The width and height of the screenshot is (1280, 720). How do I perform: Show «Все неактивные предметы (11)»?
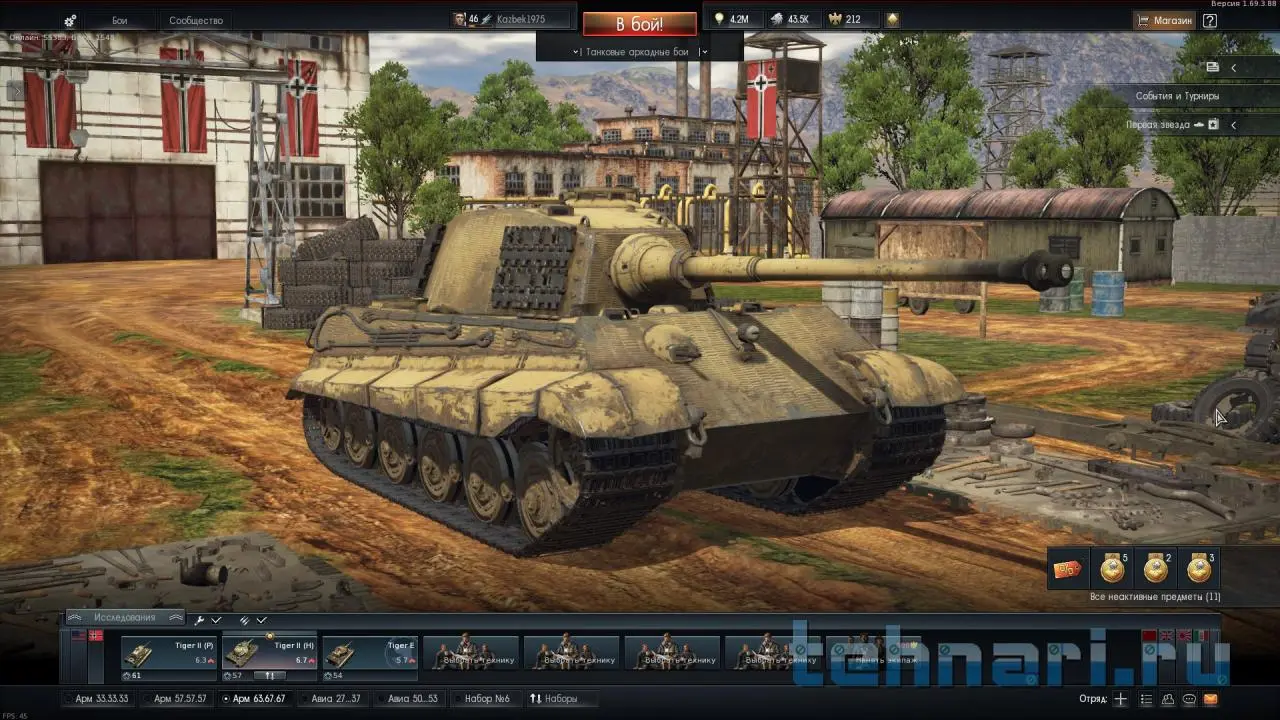pos(1155,597)
